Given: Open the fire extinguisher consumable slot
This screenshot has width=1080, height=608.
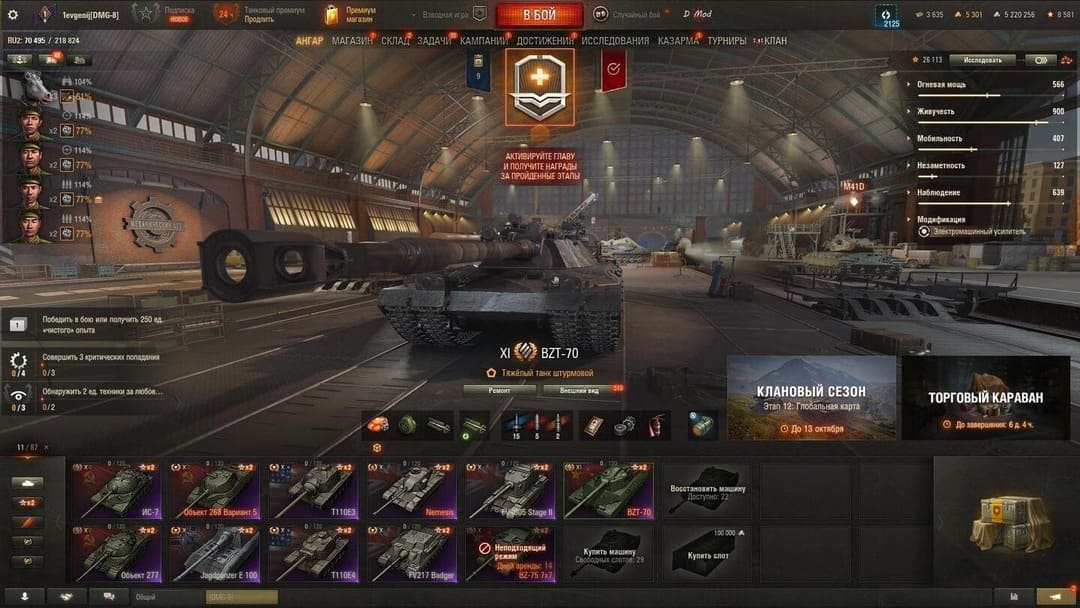Looking at the screenshot, I should [657, 425].
